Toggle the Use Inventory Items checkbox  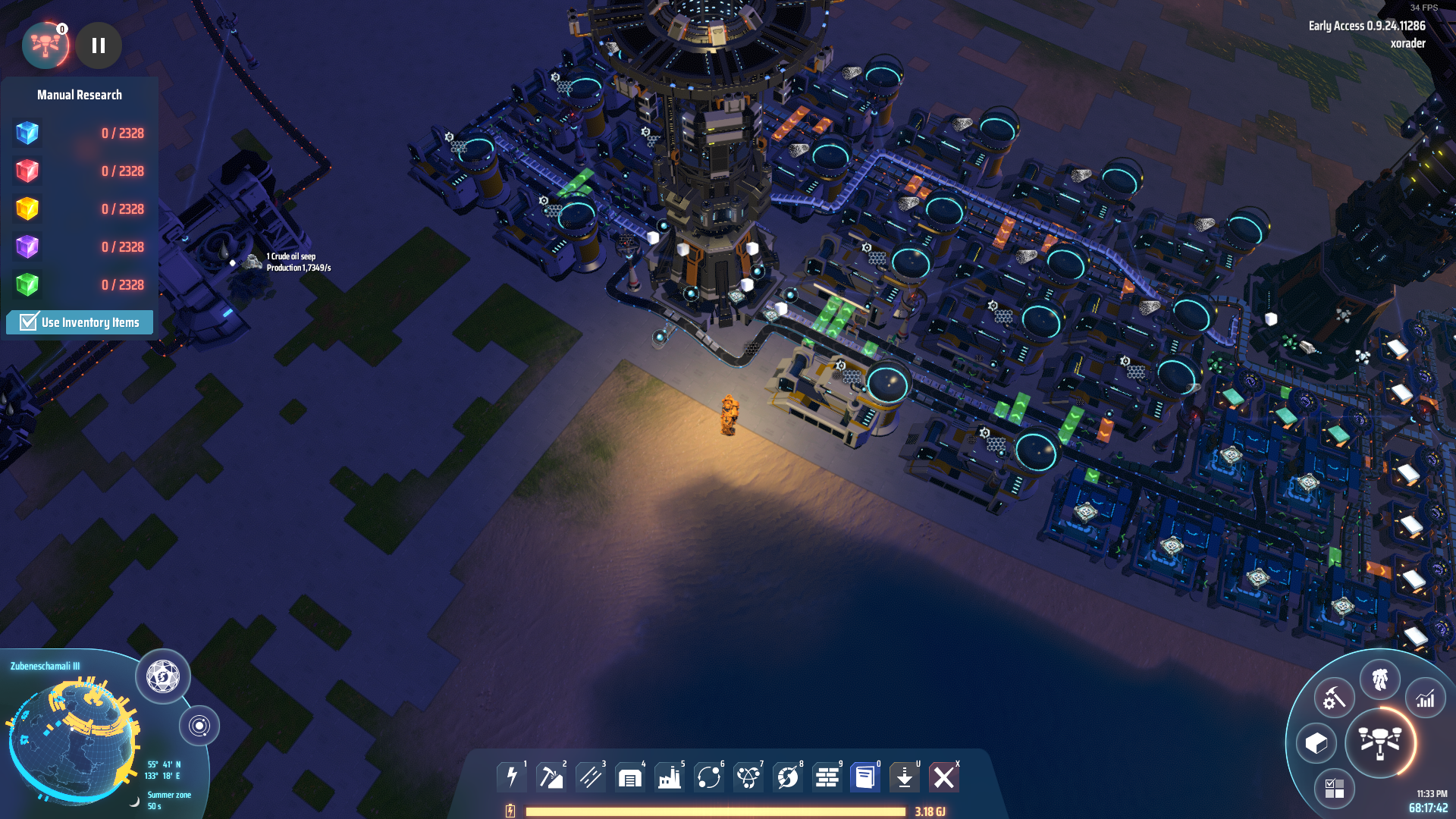click(29, 322)
